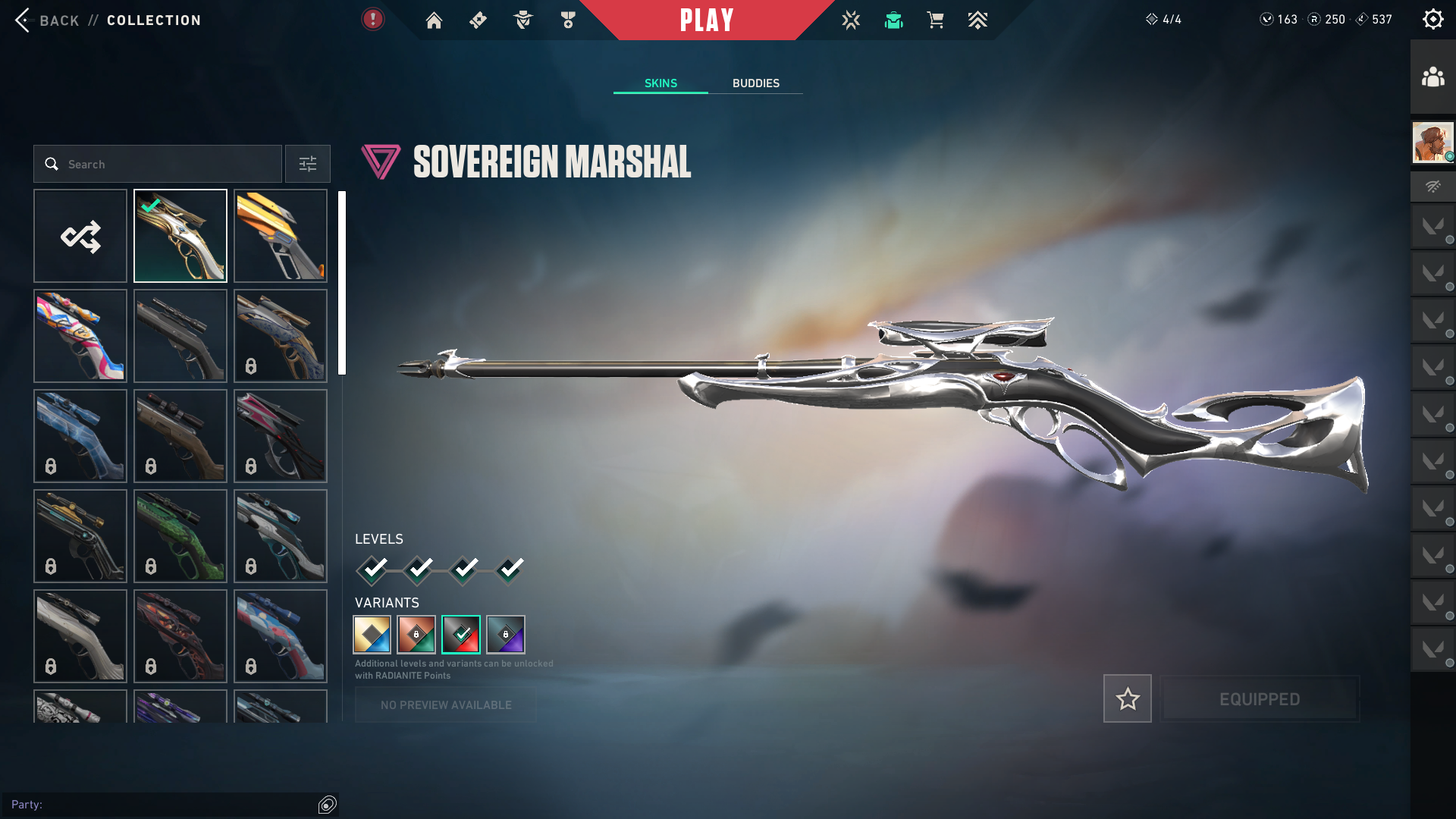Pick the colorful graffiti Marshal skin
1456x819 pixels.
tap(80, 336)
